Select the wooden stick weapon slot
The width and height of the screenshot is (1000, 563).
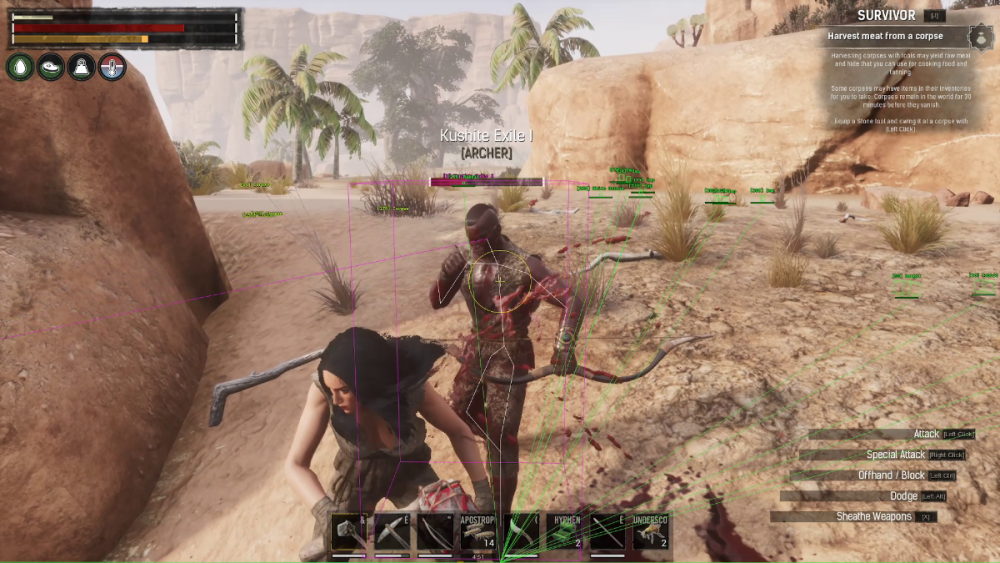point(607,532)
